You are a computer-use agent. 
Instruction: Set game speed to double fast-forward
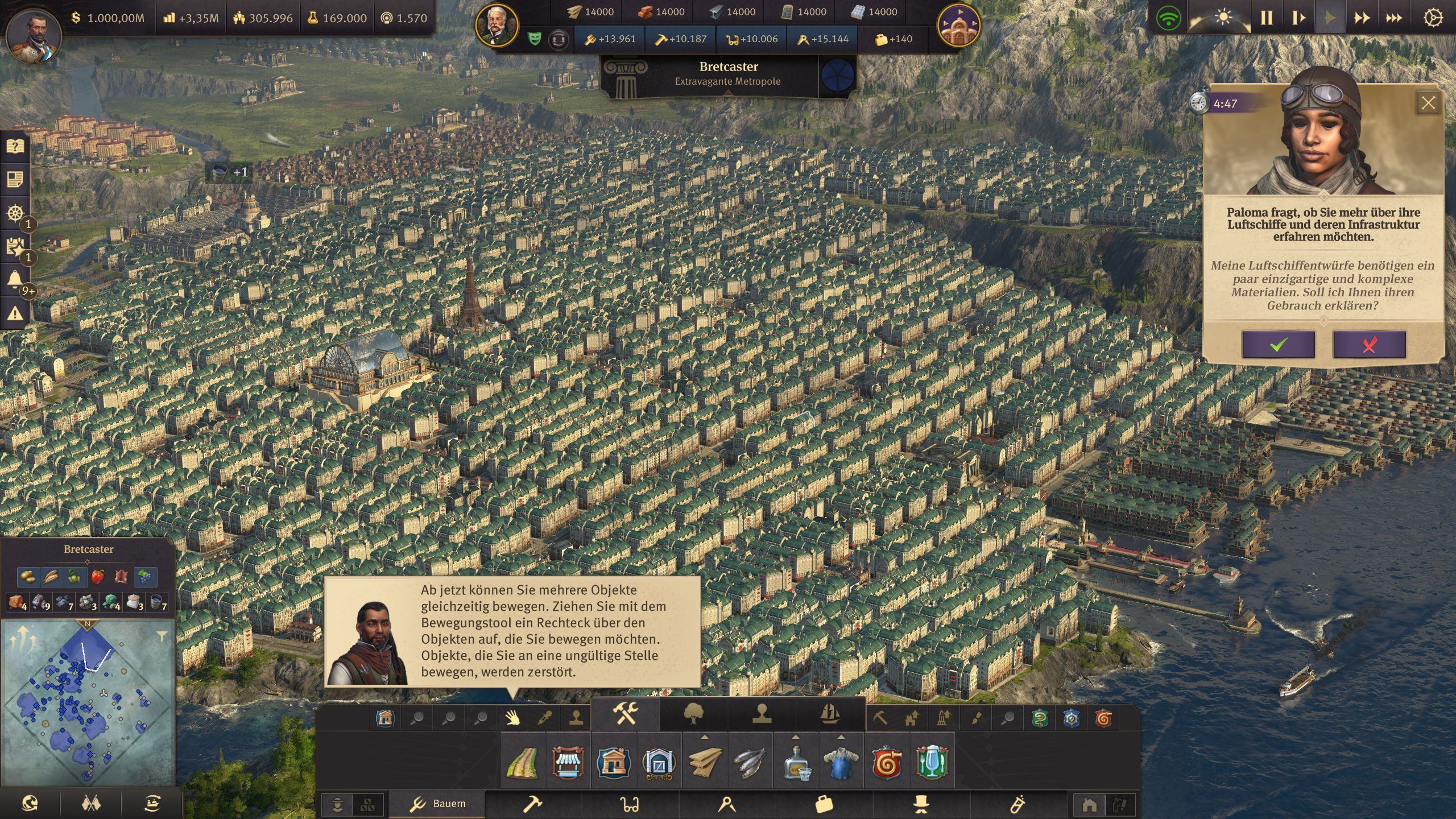click(x=1362, y=18)
